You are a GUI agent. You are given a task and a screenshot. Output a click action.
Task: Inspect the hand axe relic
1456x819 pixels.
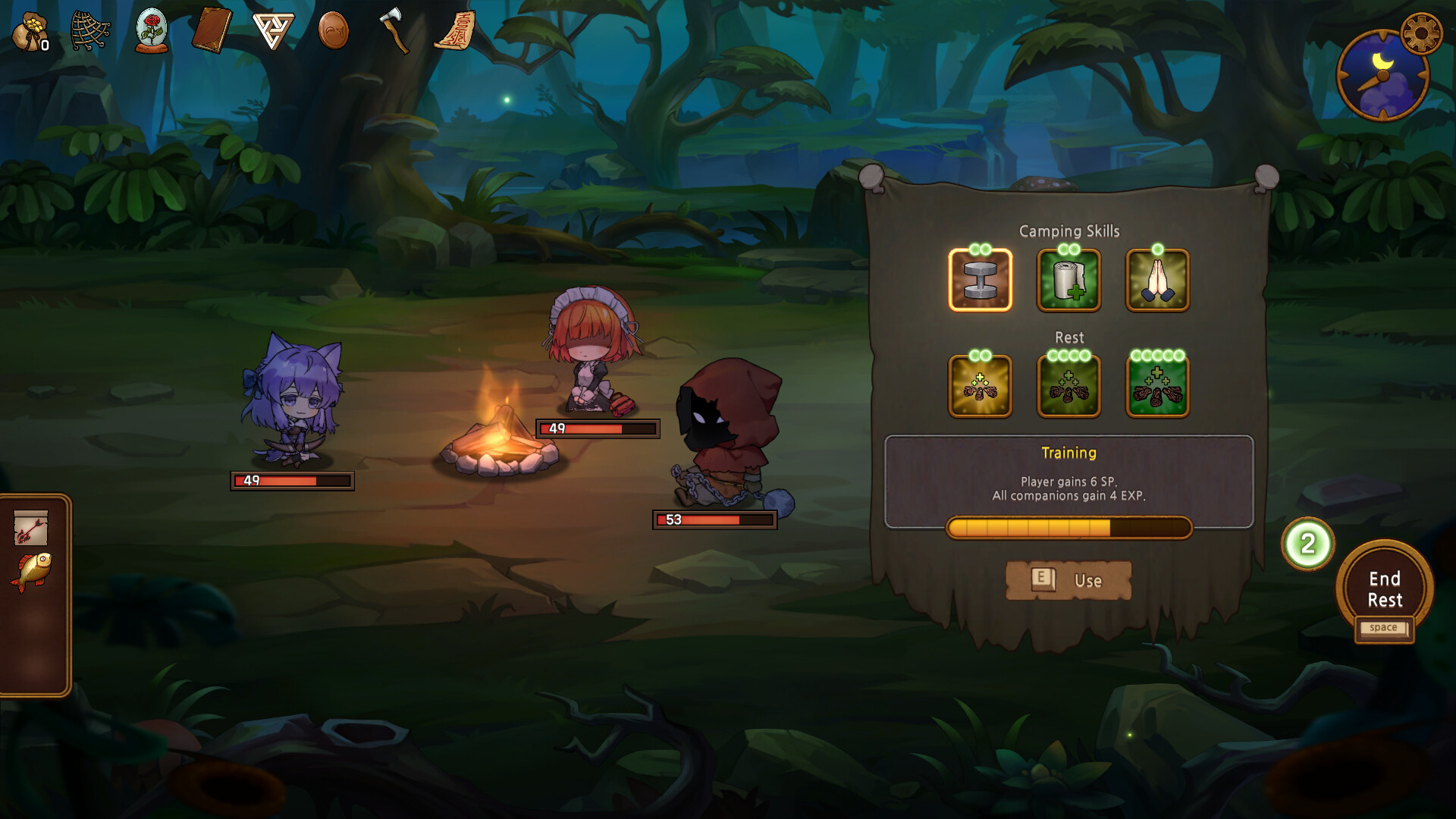point(394,32)
